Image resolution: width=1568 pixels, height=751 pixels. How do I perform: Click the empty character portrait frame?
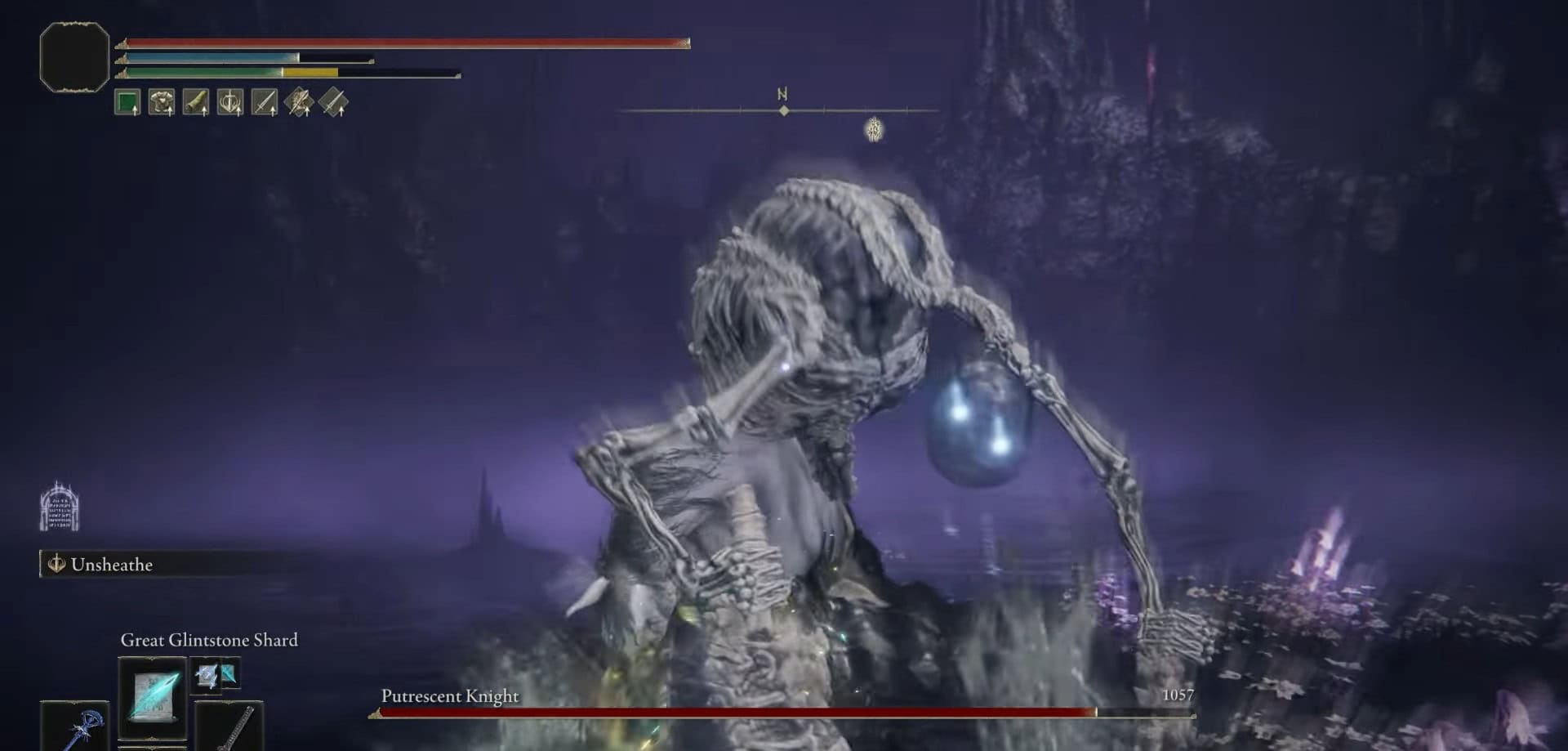coord(74,57)
